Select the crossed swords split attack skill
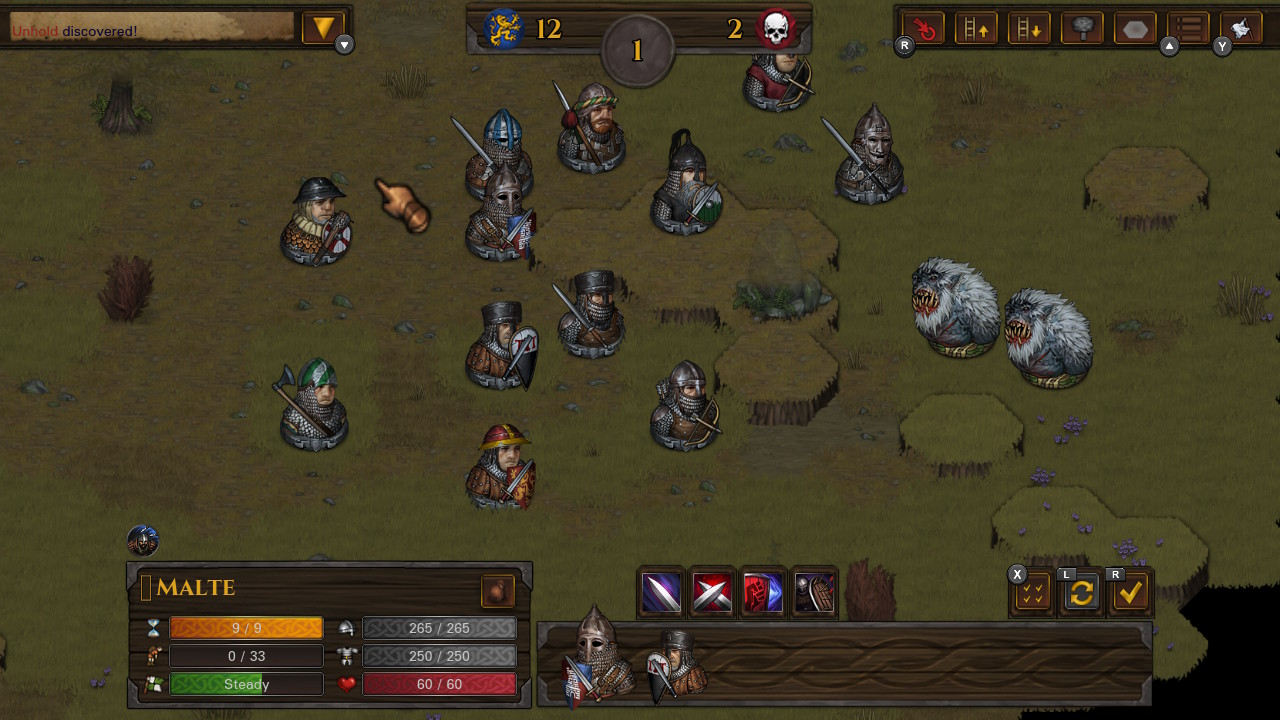The height and width of the screenshot is (720, 1280). [x=711, y=590]
